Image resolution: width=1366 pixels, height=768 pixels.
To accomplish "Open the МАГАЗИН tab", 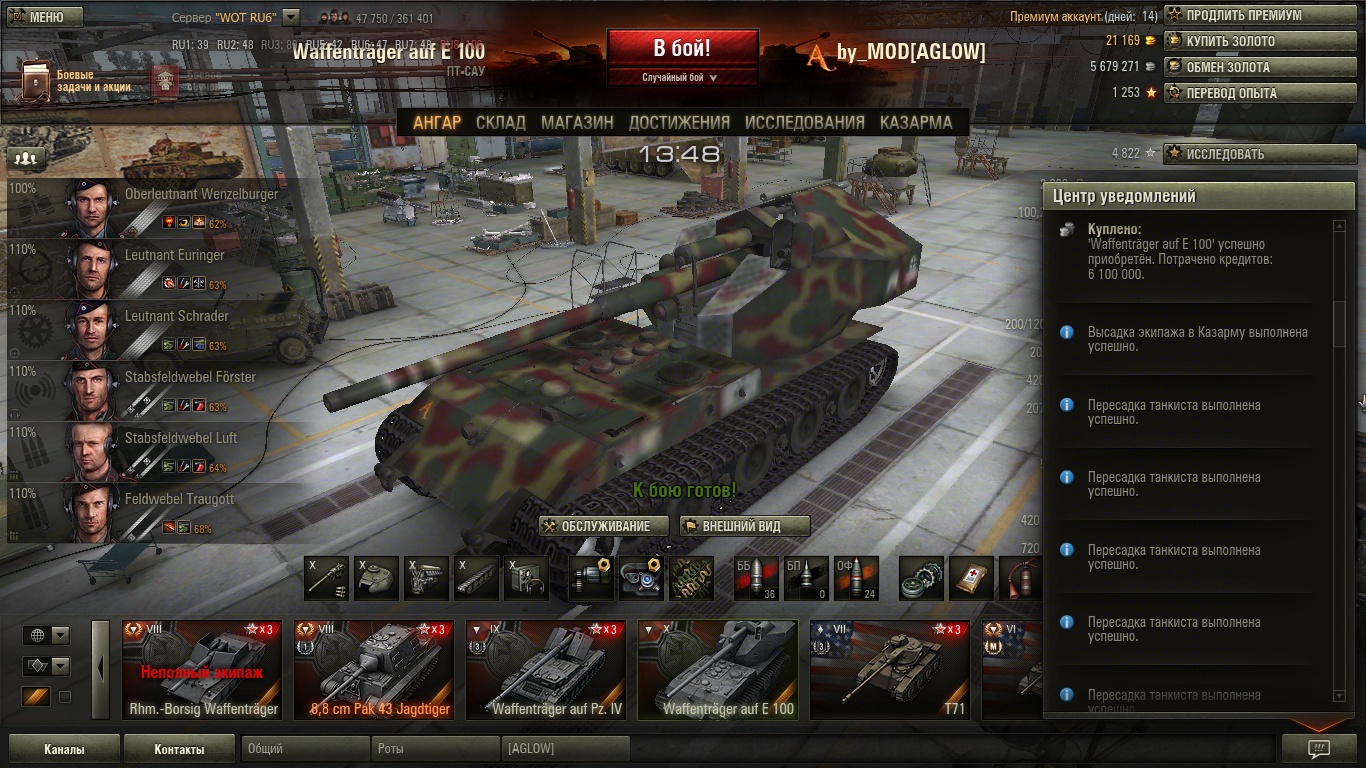I will coord(577,122).
